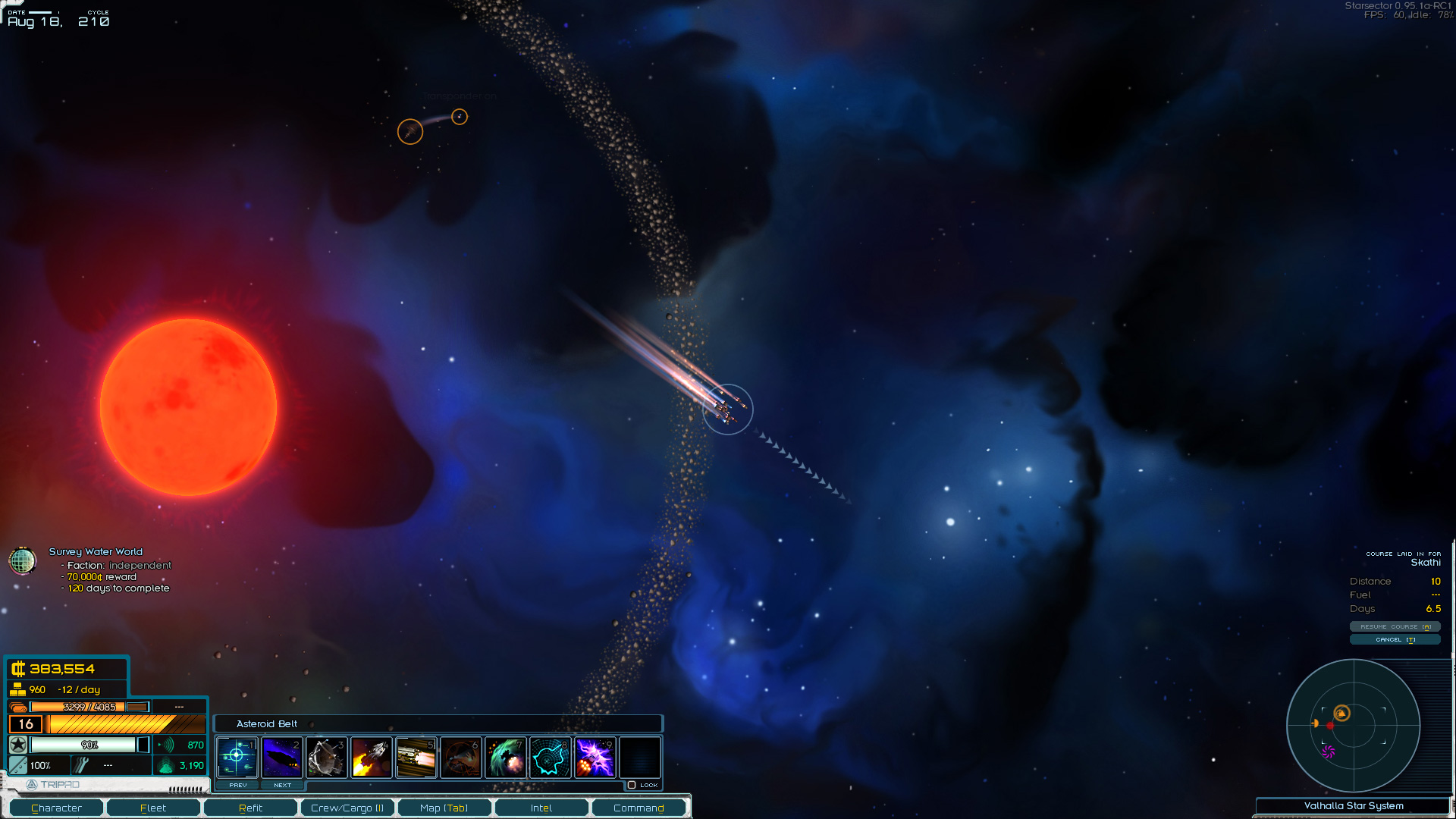1456x819 pixels.
Task: Go to the previous ability bar with PREV
Action: click(x=237, y=785)
